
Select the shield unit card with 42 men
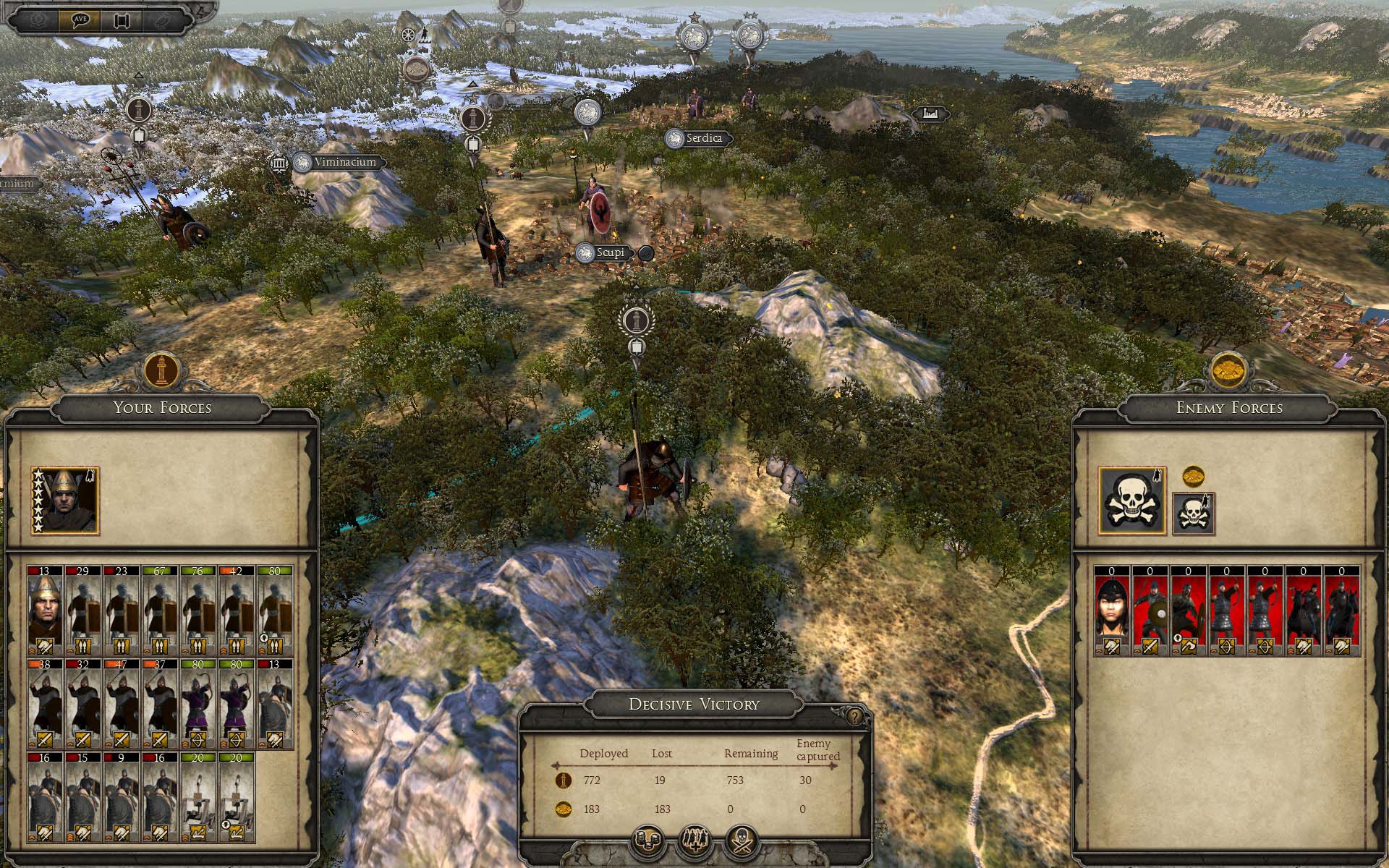(x=237, y=611)
